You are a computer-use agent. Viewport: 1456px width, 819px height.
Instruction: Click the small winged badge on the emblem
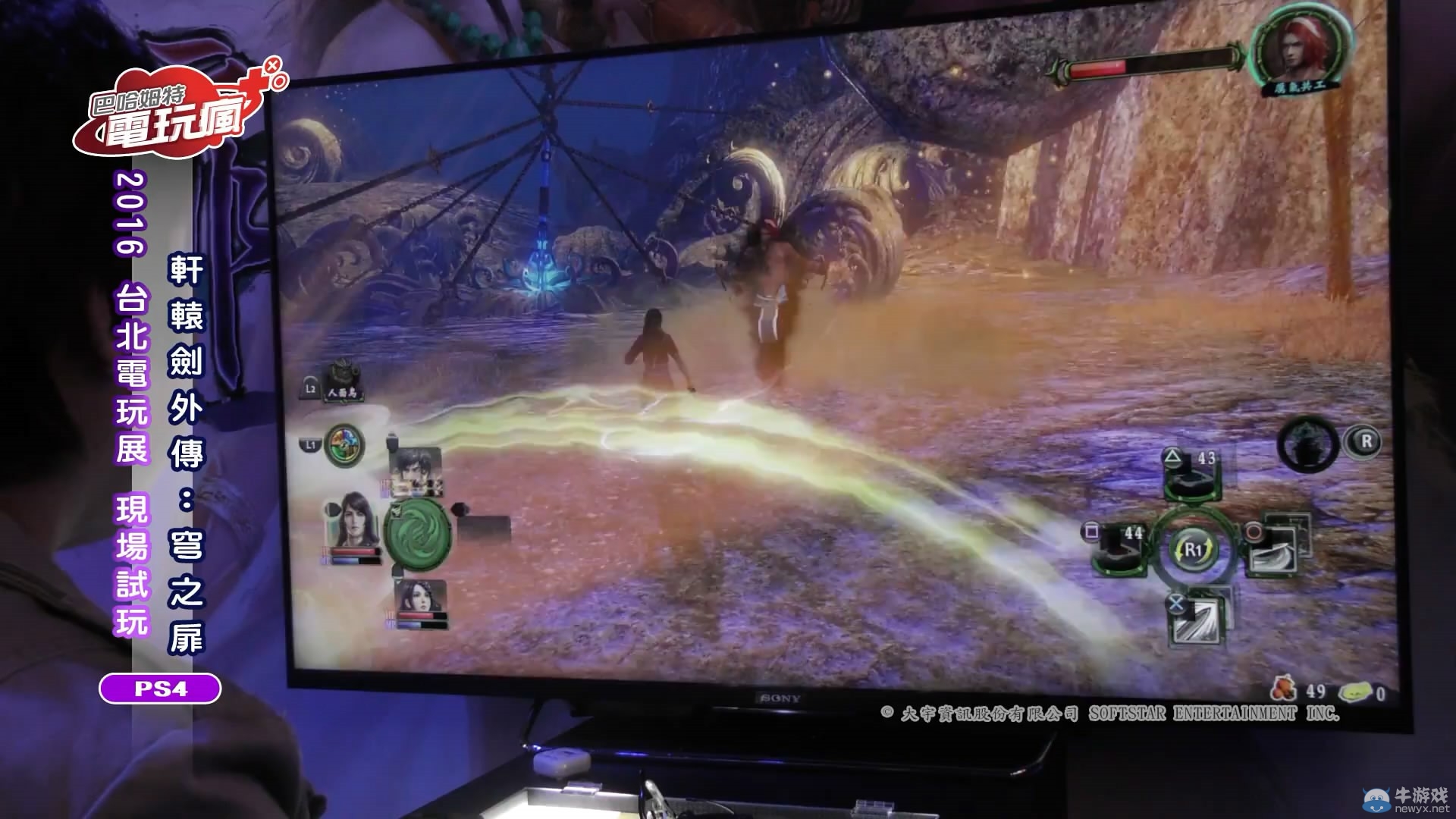(397, 510)
